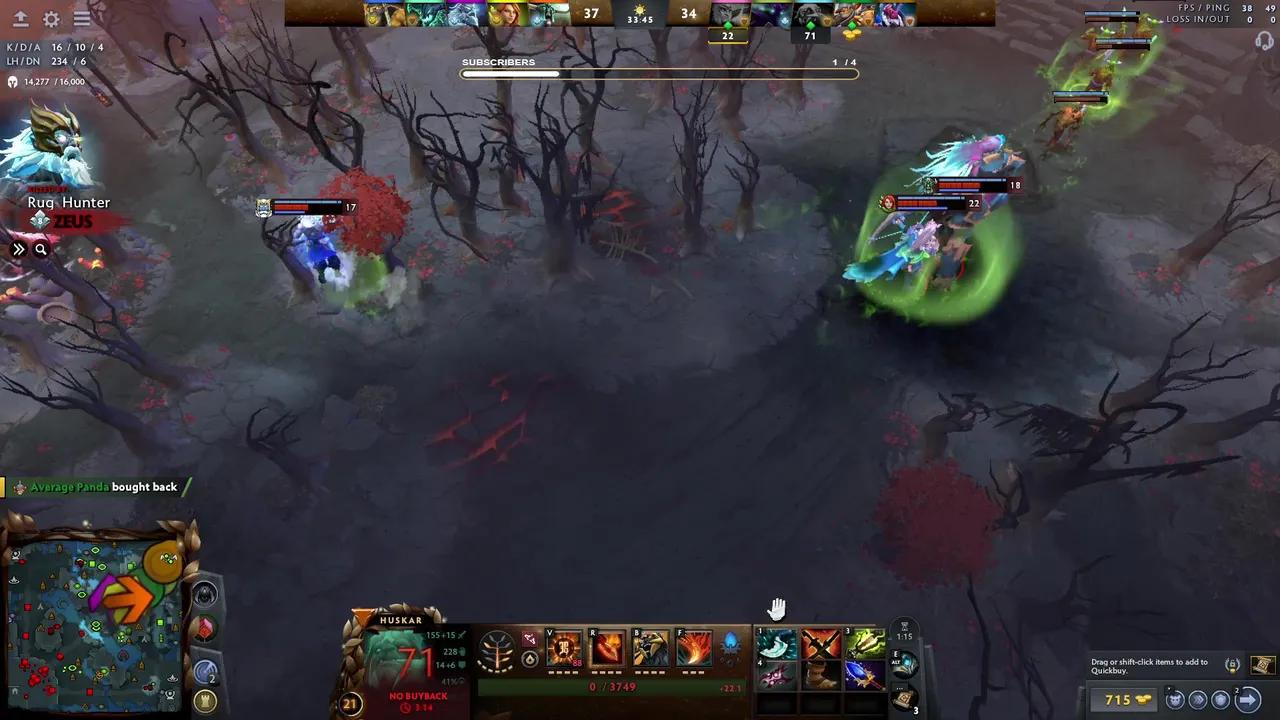
Task: Click the settings gear in the top left
Action: [53, 17]
